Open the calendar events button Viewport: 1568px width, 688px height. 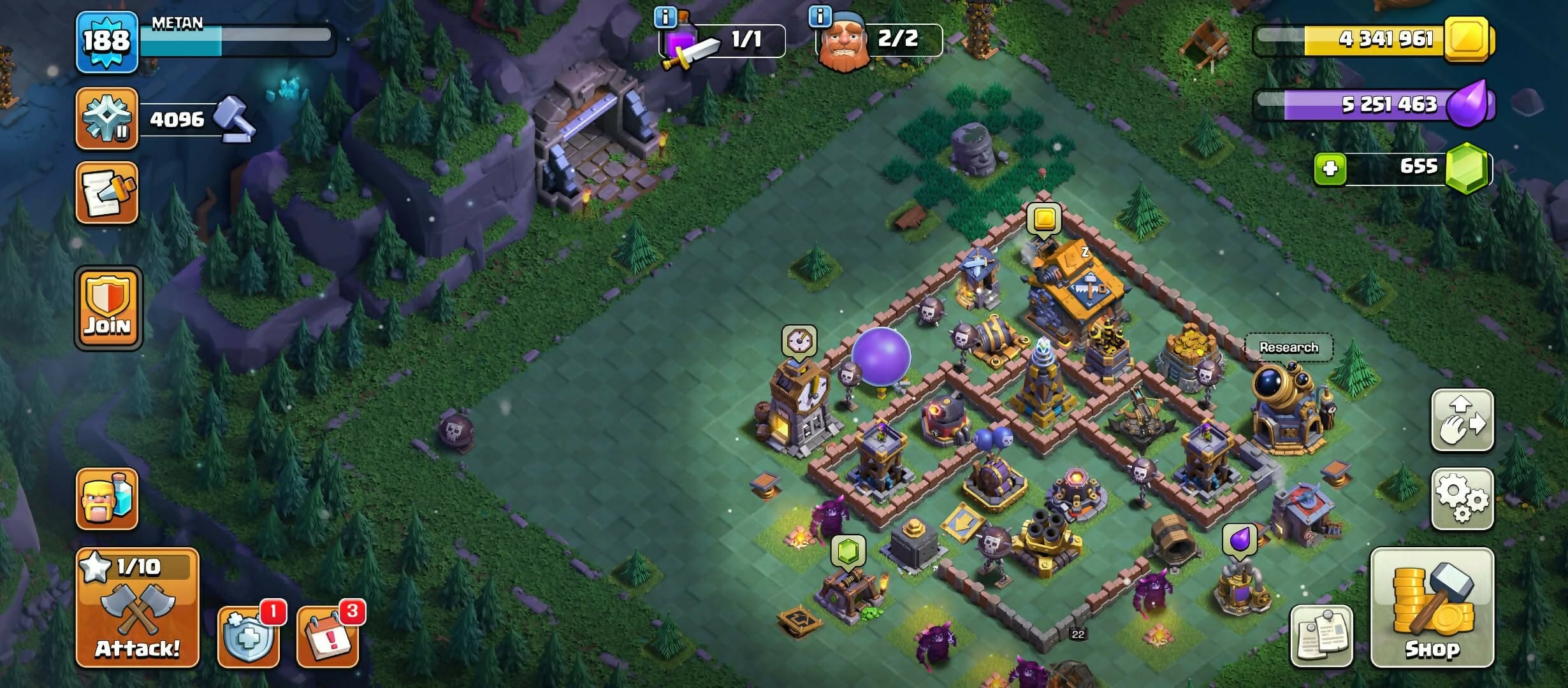[x=328, y=636]
